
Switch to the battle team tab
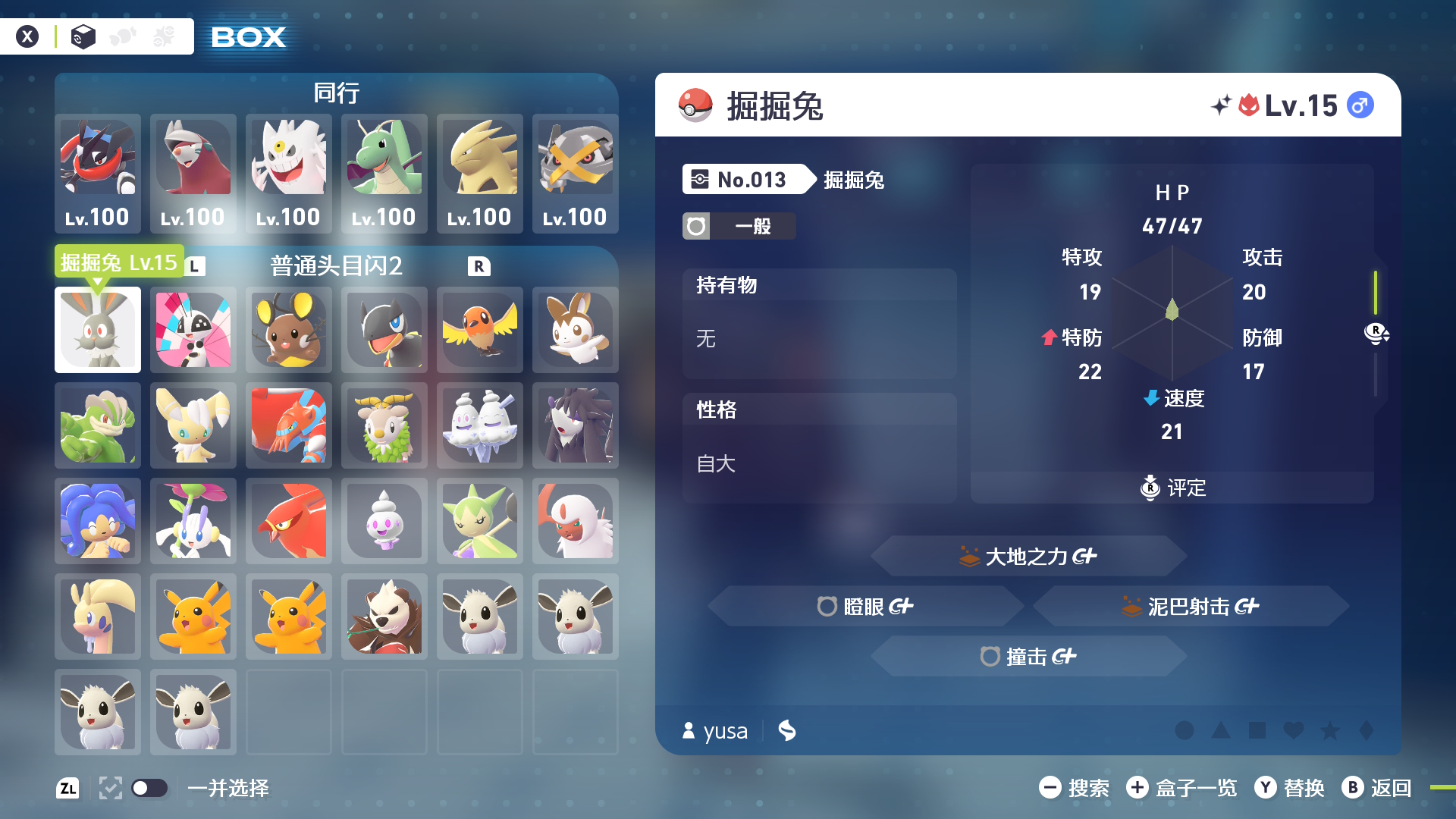[162, 36]
